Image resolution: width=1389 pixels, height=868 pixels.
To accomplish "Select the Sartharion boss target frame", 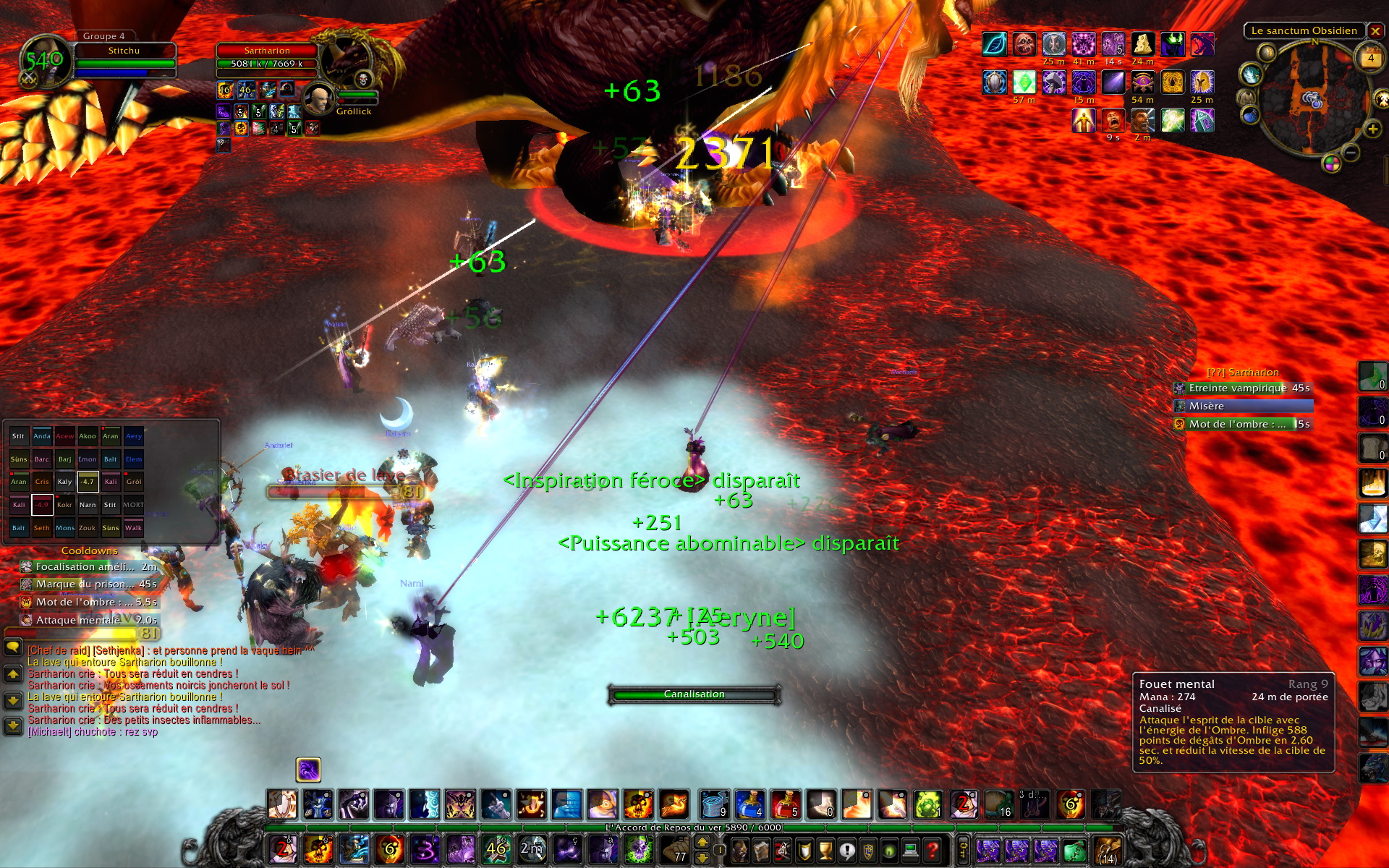I will (x=268, y=58).
